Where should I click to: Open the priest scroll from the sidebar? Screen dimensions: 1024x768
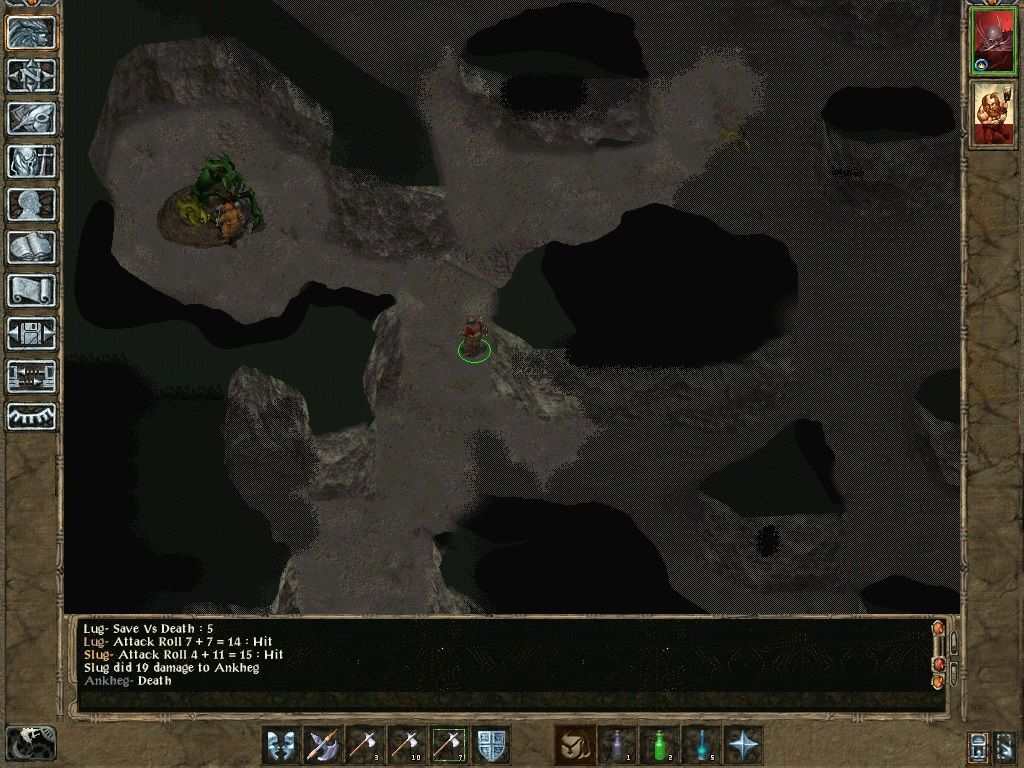[32, 290]
